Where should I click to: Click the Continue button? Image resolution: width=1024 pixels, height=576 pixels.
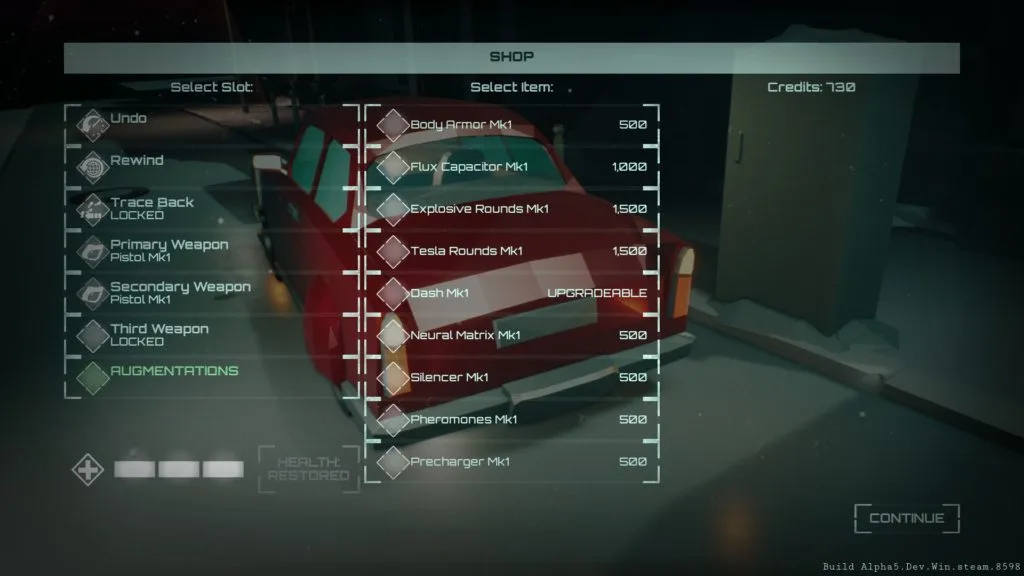[x=906, y=518]
